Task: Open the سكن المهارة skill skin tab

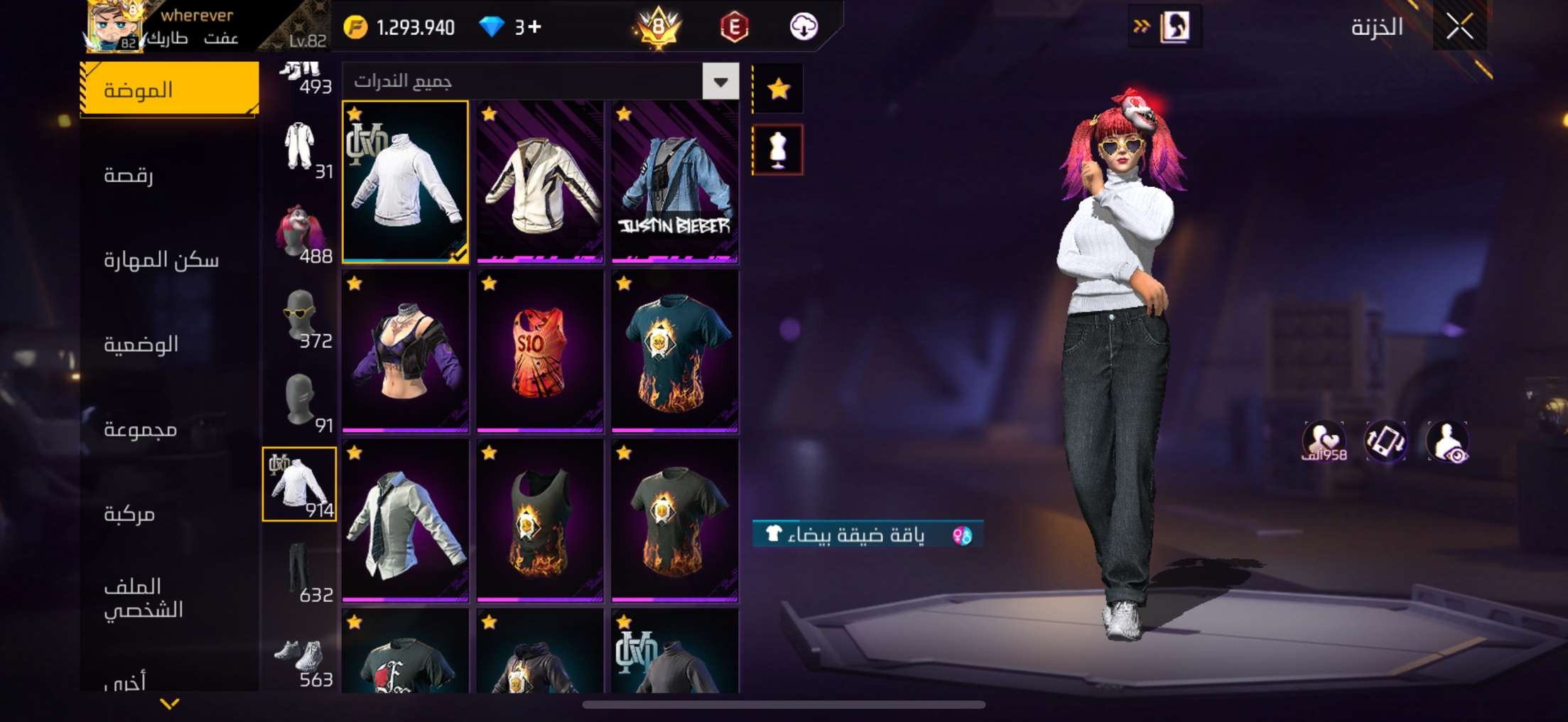Action: pos(161,260)
